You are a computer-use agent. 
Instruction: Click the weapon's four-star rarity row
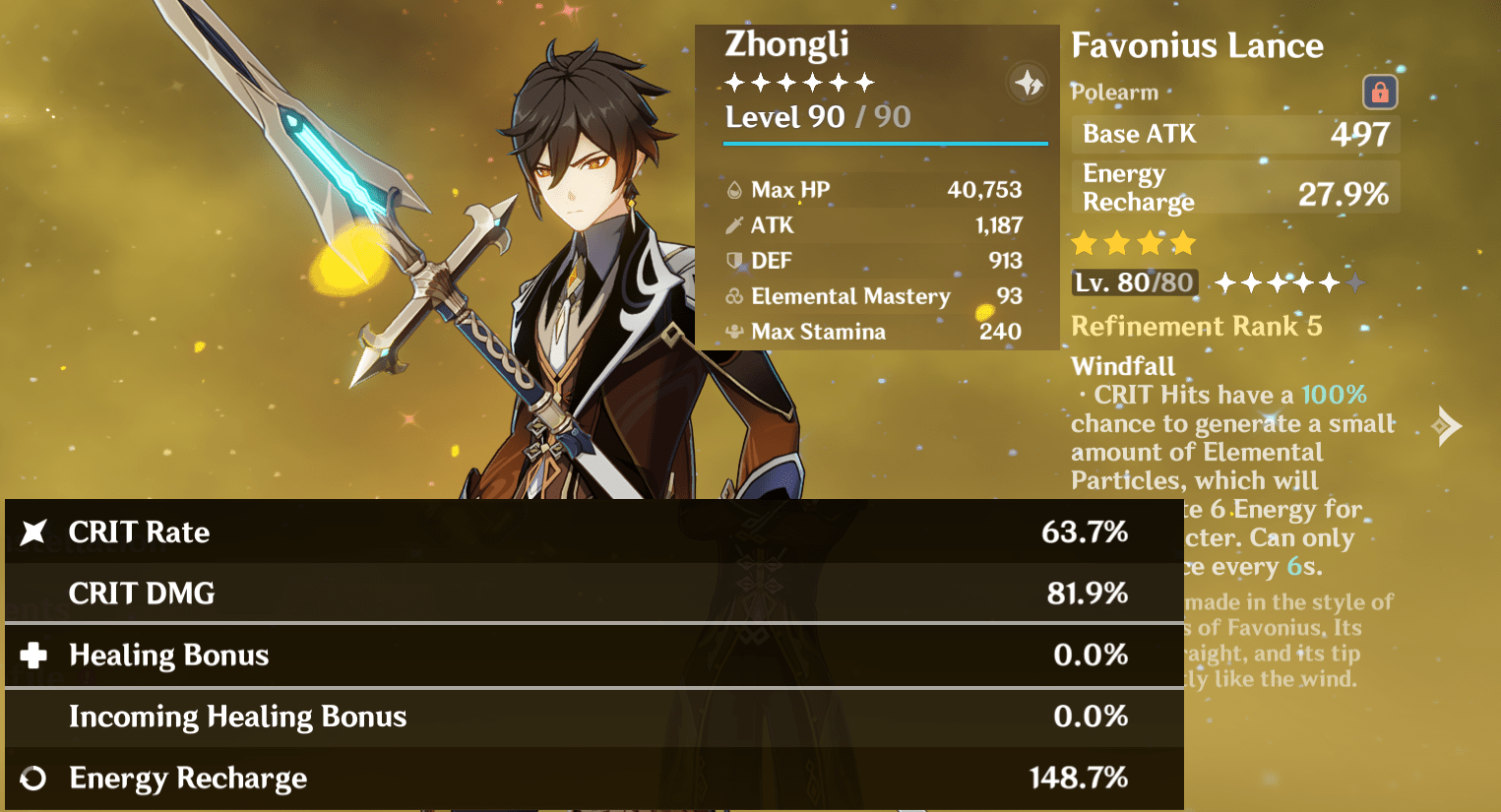click(1134, 242)
